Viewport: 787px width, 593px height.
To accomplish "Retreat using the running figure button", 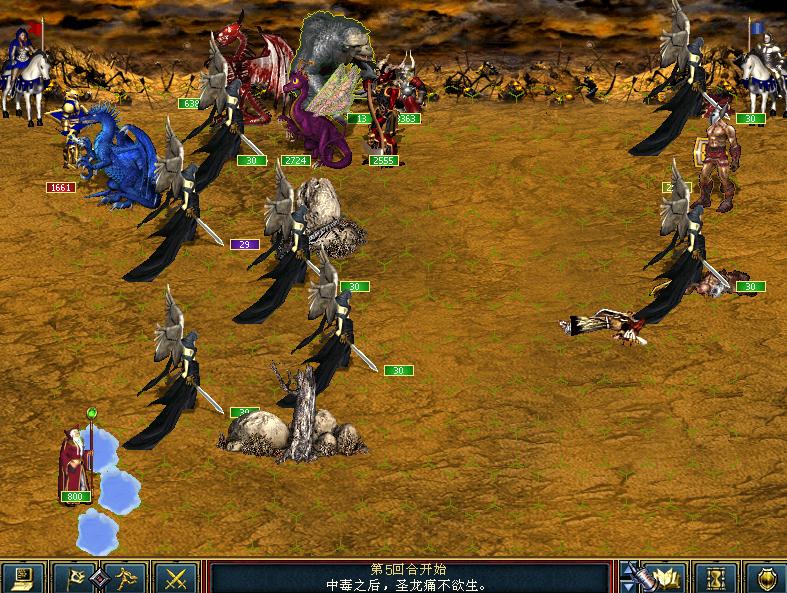I will [126, 578].
